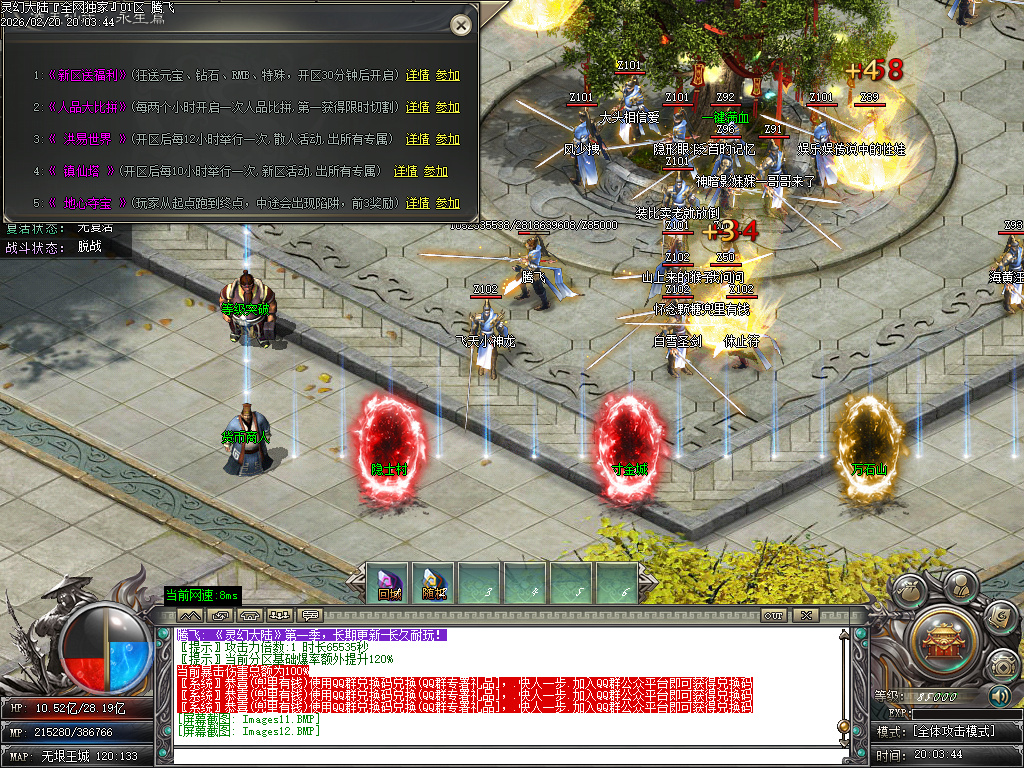Screen dimensions: 1024x768
Task: View details of 地心夺宝 event
Action: 417,203
